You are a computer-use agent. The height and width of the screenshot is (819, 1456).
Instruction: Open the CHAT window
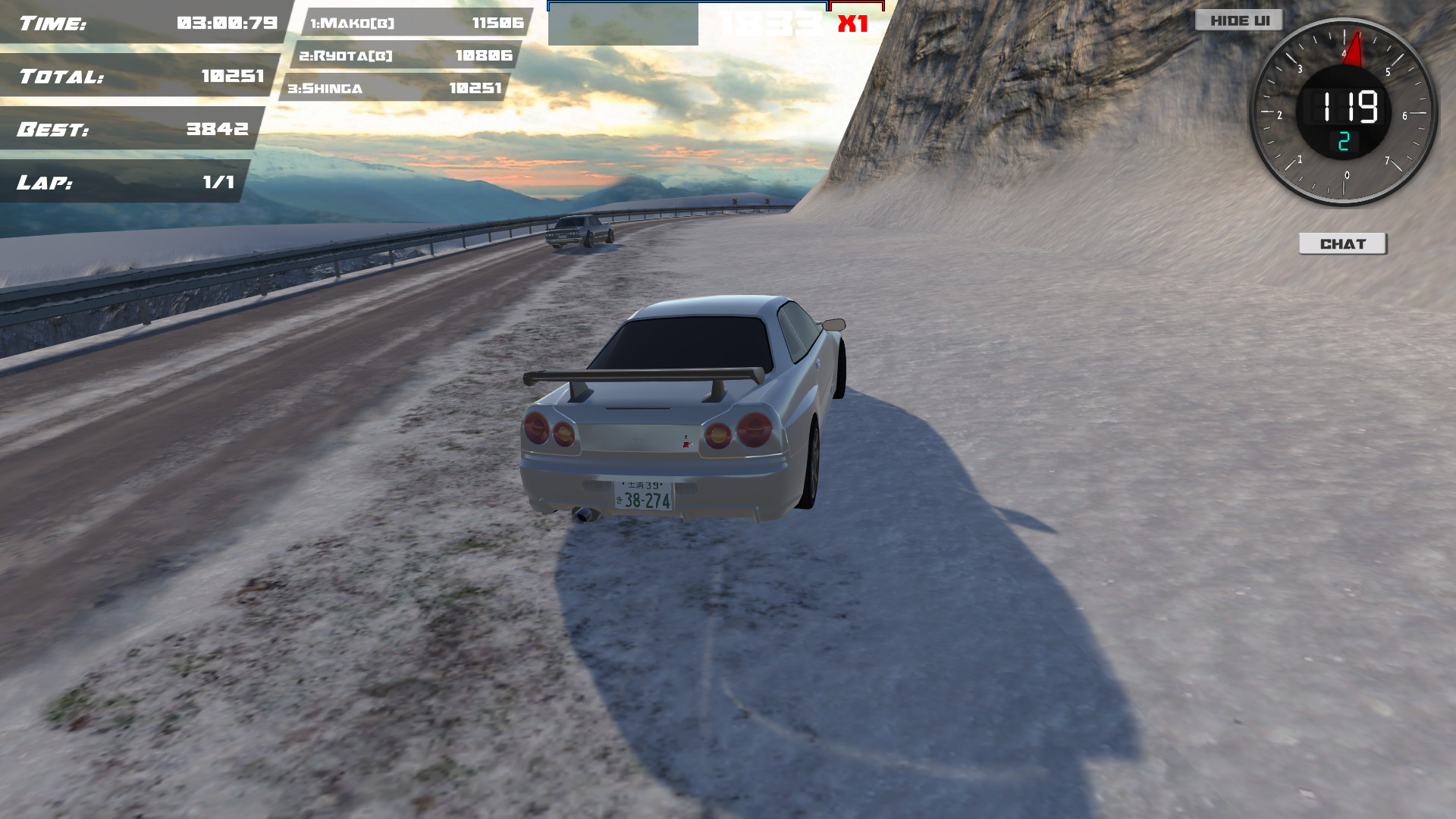[x=1343, y=243]
